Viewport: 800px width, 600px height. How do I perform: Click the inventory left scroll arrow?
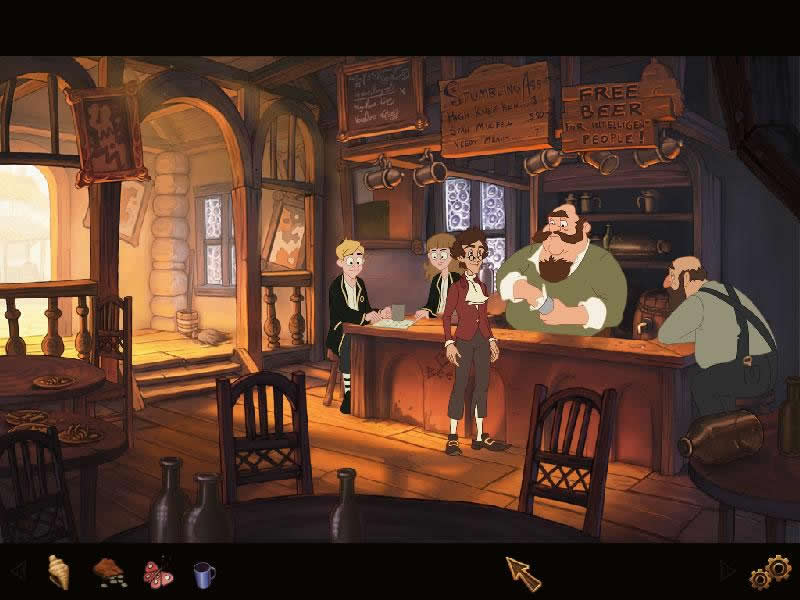click(x=17, y=572)
